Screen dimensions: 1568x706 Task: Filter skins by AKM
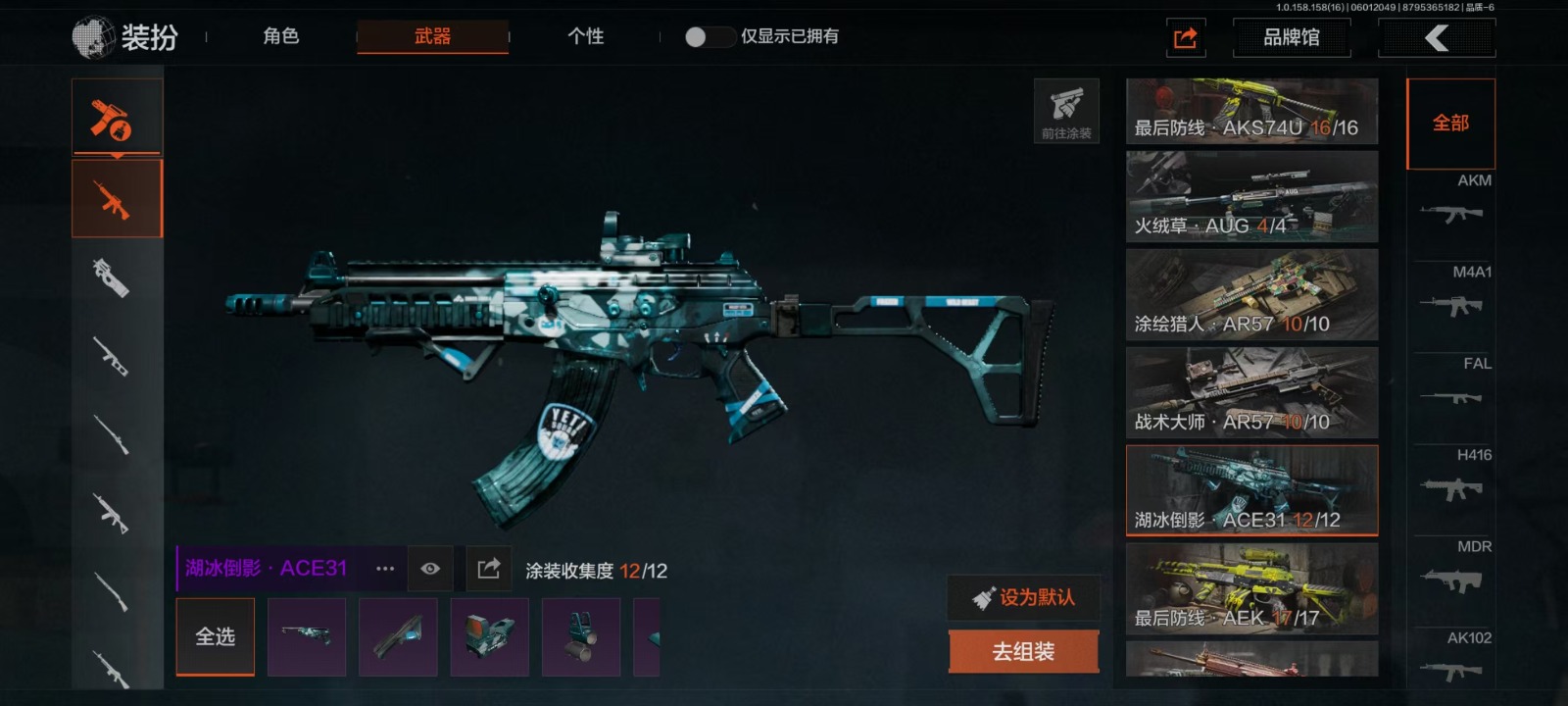pyautogui.click(x=1452, y=201)
